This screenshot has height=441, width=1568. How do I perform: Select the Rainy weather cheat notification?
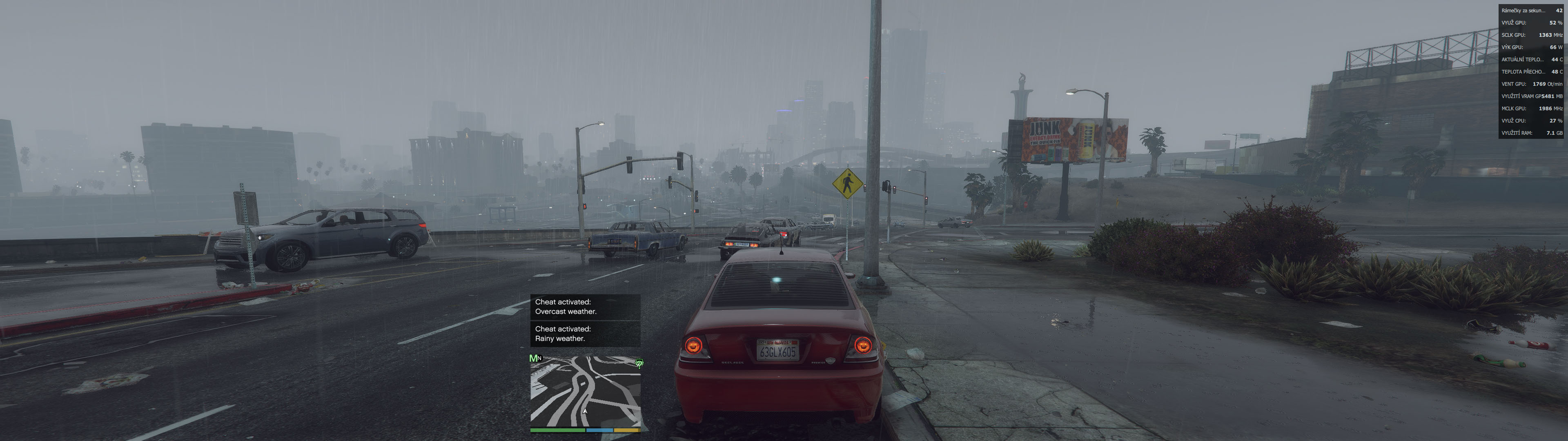(x=585, y=334)
